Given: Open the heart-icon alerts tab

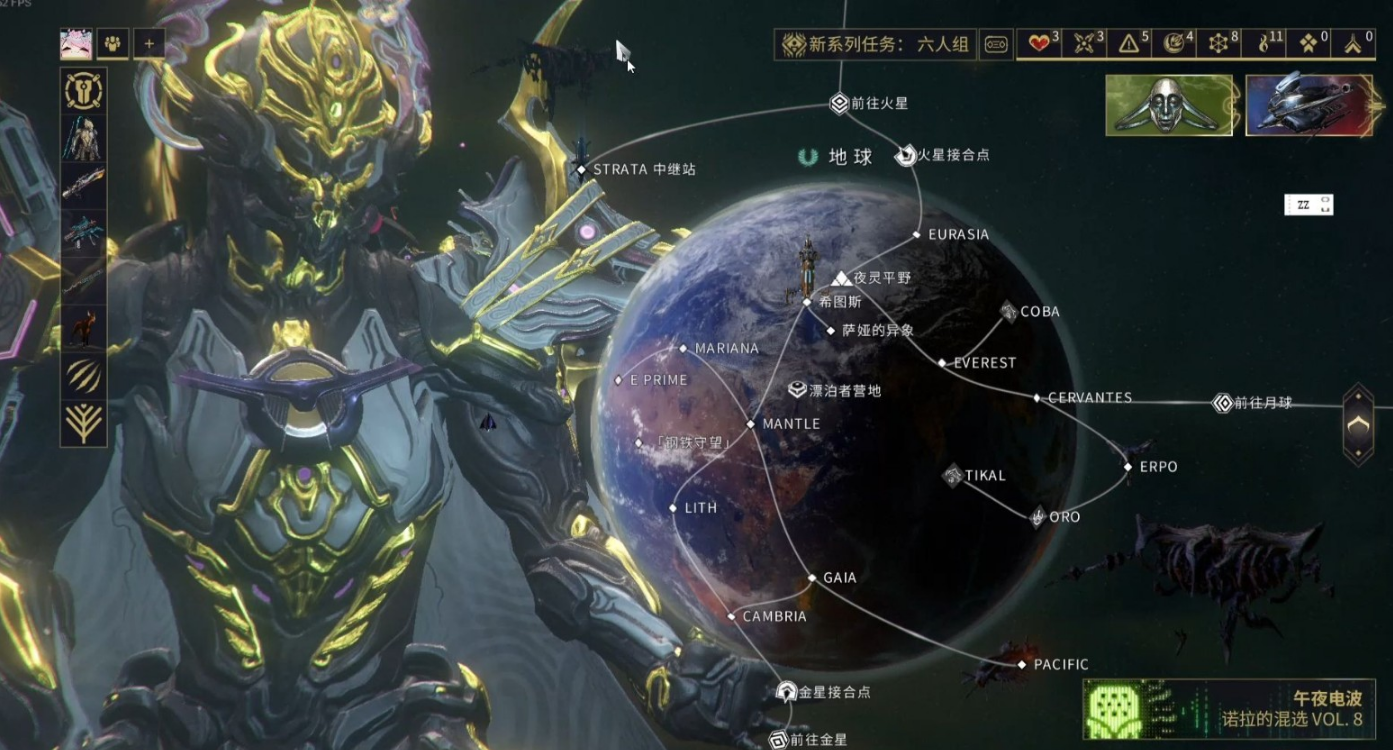Looking at the screenshot, I should tap(1043, 44).
